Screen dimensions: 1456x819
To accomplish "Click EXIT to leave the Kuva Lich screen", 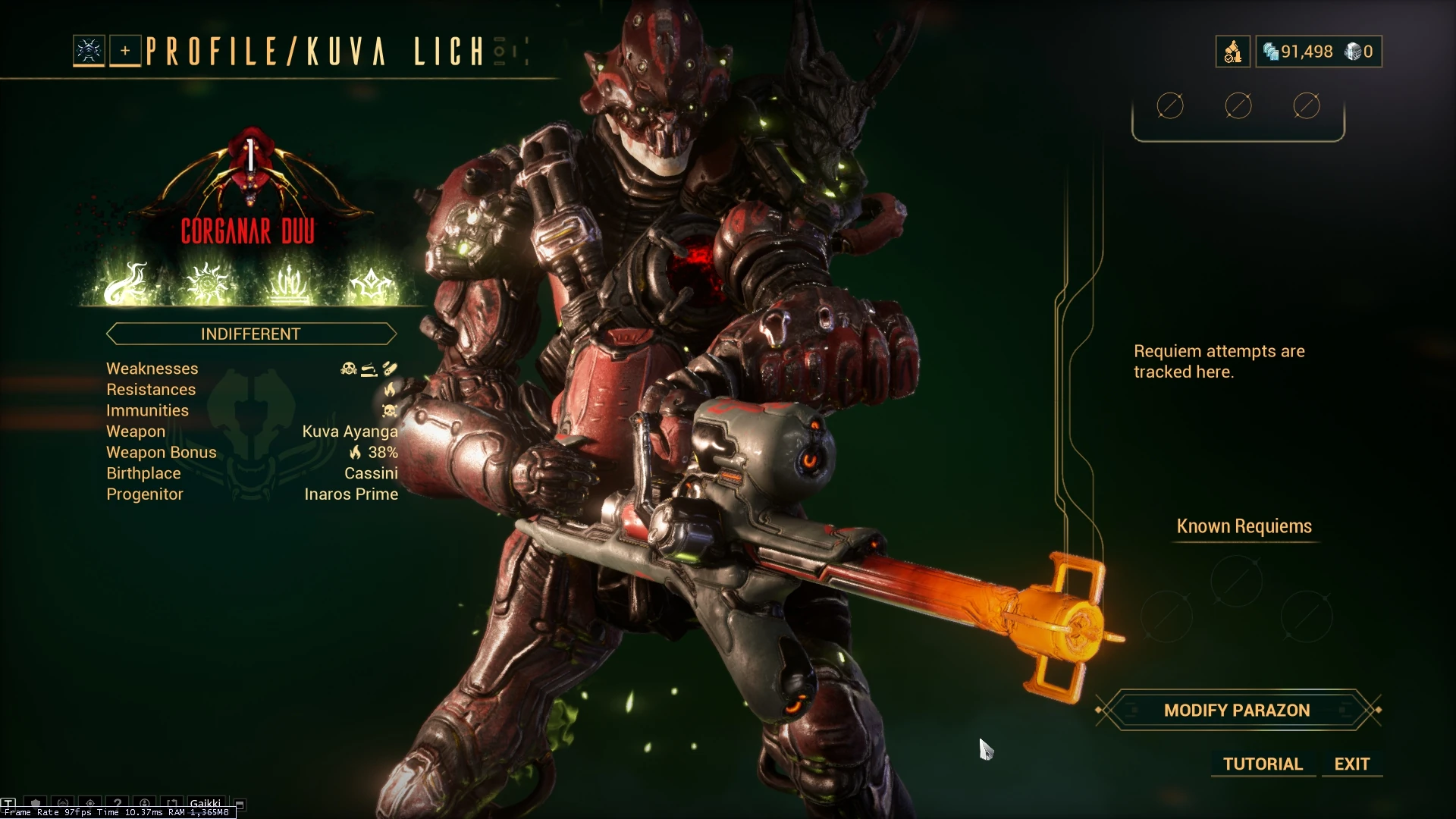I will tap(1351, 764).
